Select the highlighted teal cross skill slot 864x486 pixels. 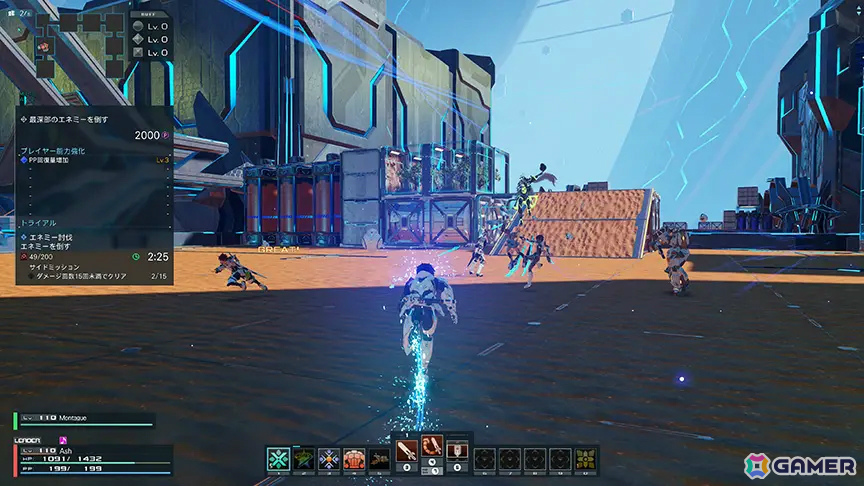tap(279, 459)
